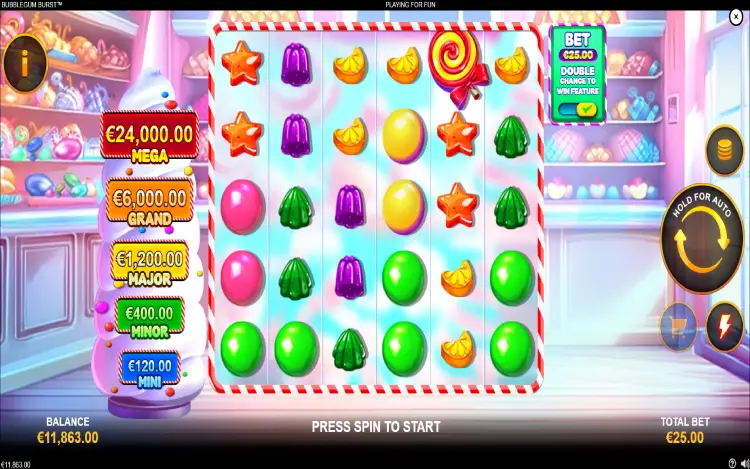Open the coin stack bet settings
The width and height of the screenshot is (750, 469).
[724, 151]
